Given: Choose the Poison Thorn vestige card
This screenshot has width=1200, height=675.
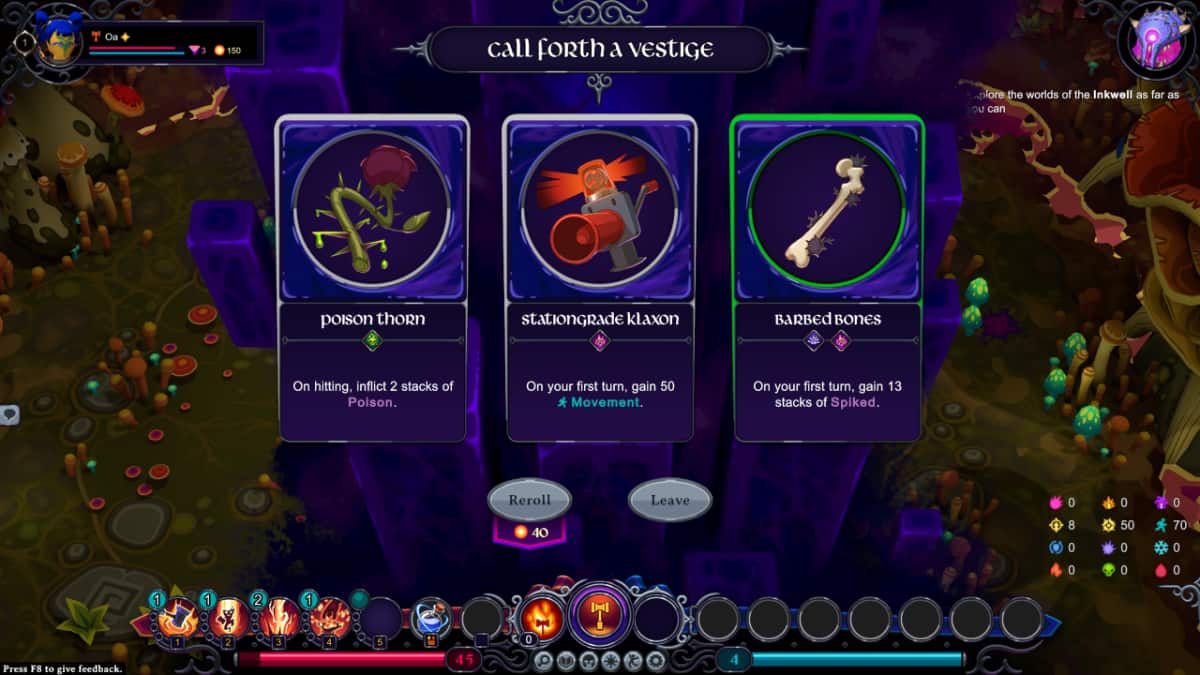Looking at the screenshot, I should pos(372,278).
